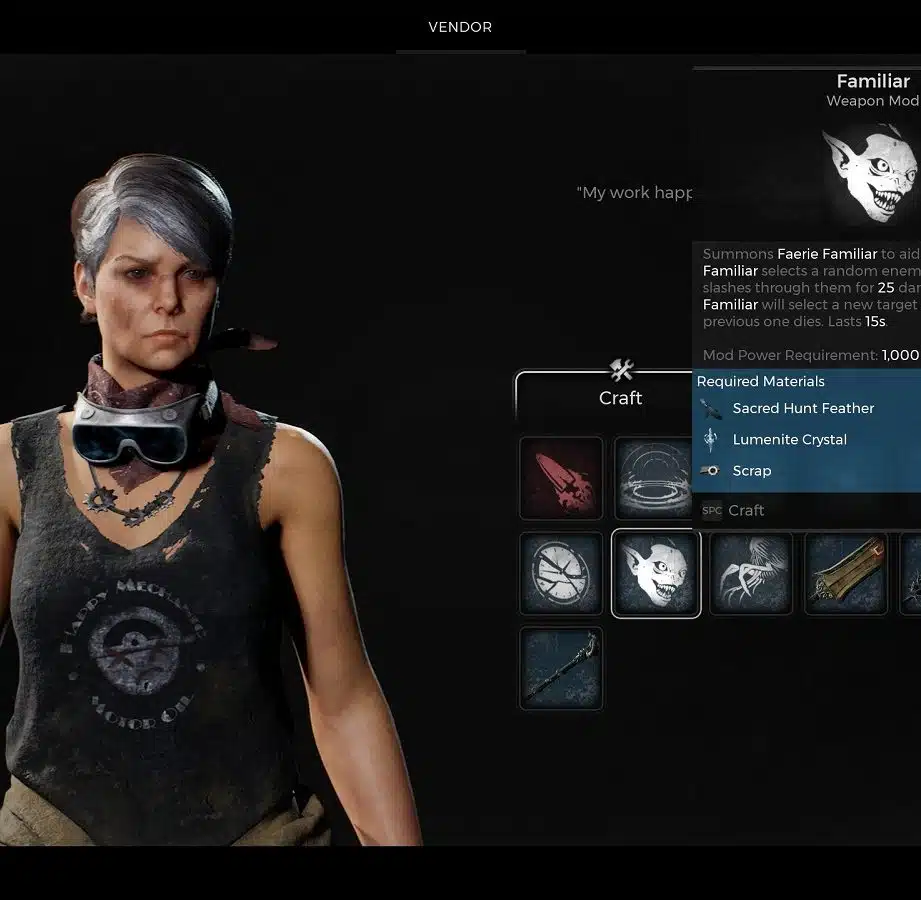Select the red spike projectile mod slot
Image resolution: width=921 pixels, height=900 pixels.
[x=561, y=478]
